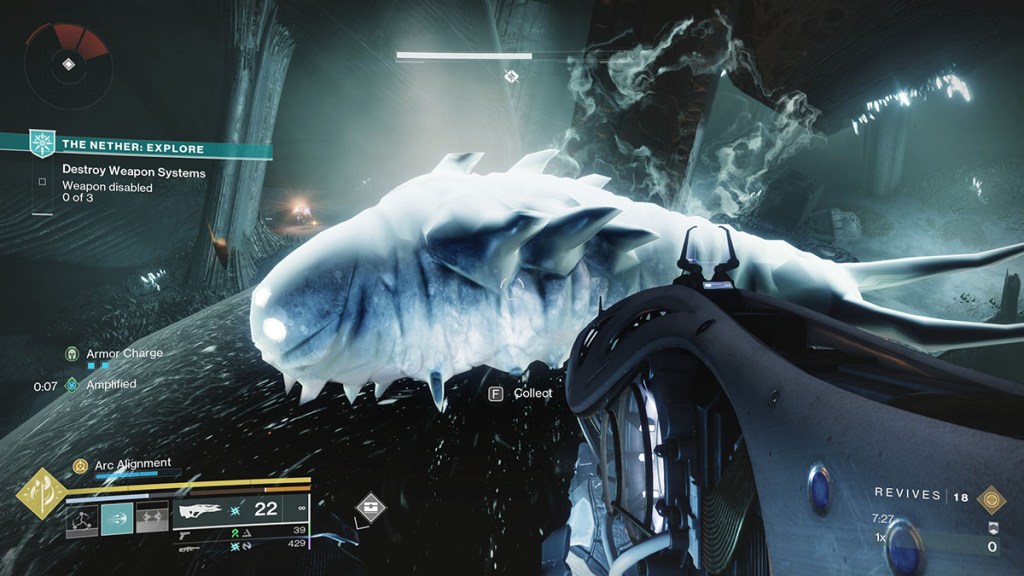The image size is (1024, 576).
Task: Select the three-node triangle ability icon
Action: pyautogui.click(x=82, y=518)
